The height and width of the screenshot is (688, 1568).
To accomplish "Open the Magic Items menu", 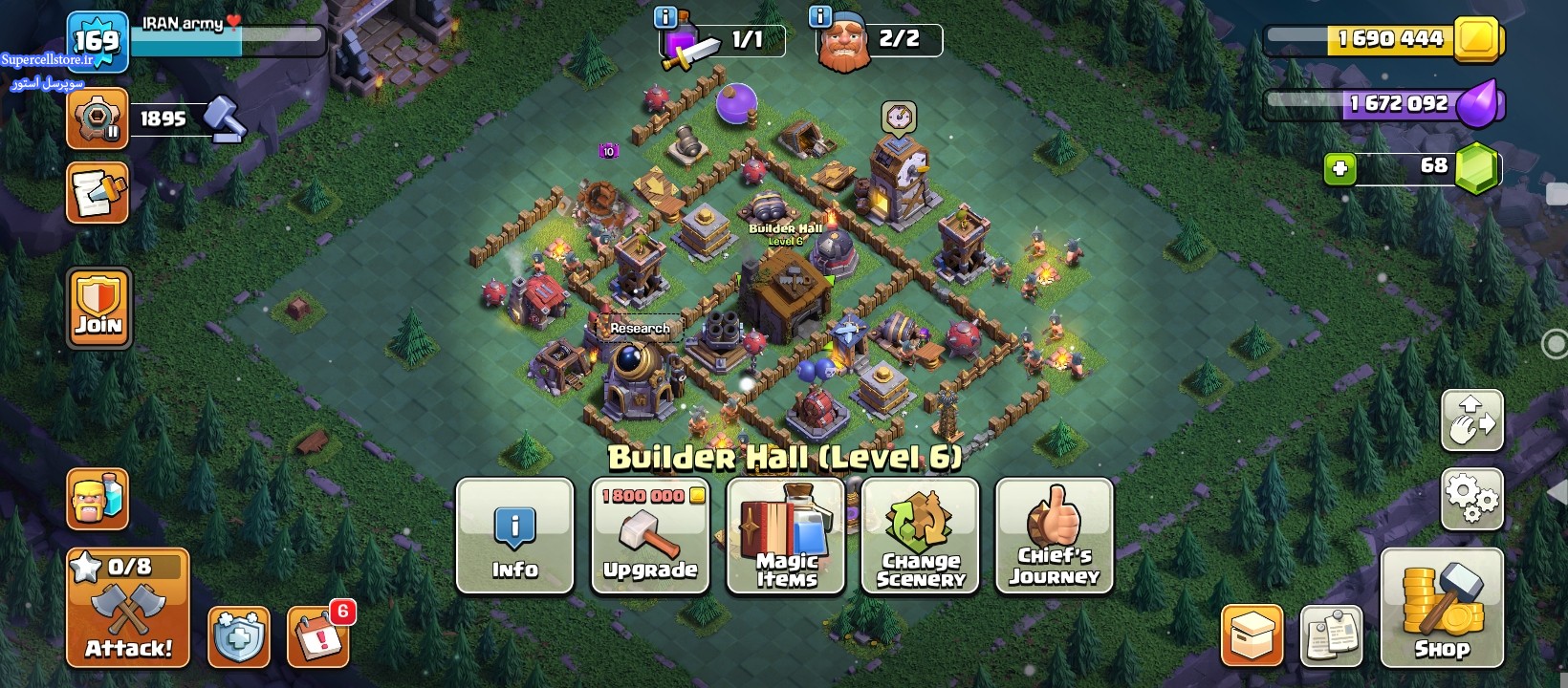I will [786, 536].
